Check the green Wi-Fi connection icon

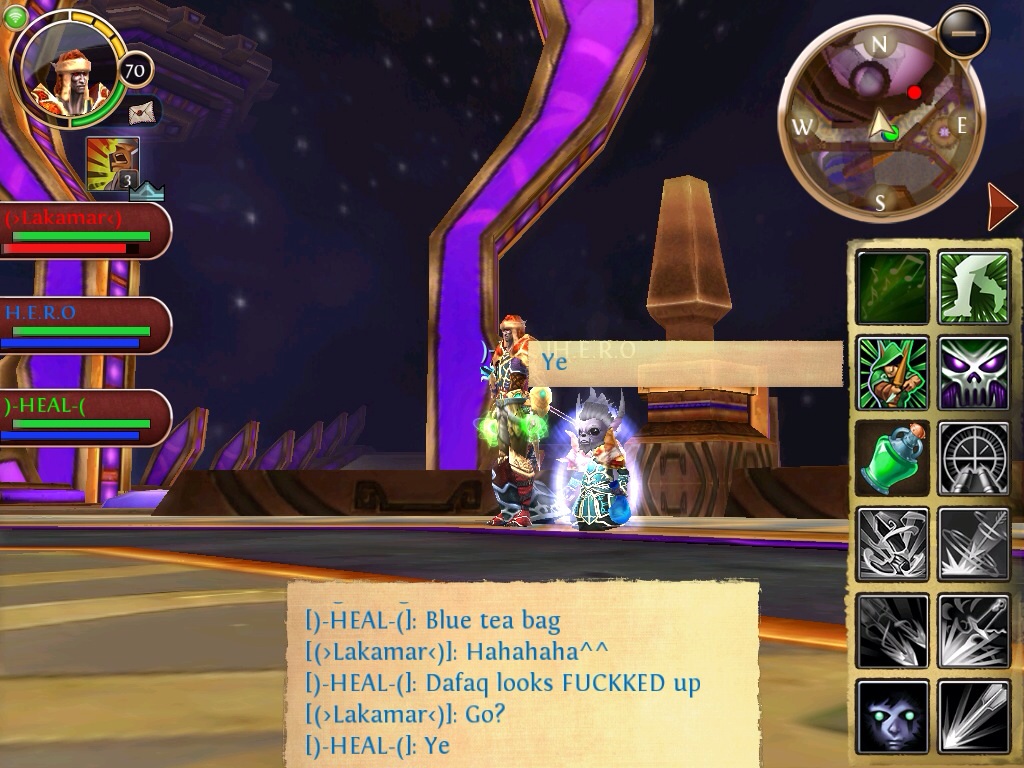pos(16,16)
